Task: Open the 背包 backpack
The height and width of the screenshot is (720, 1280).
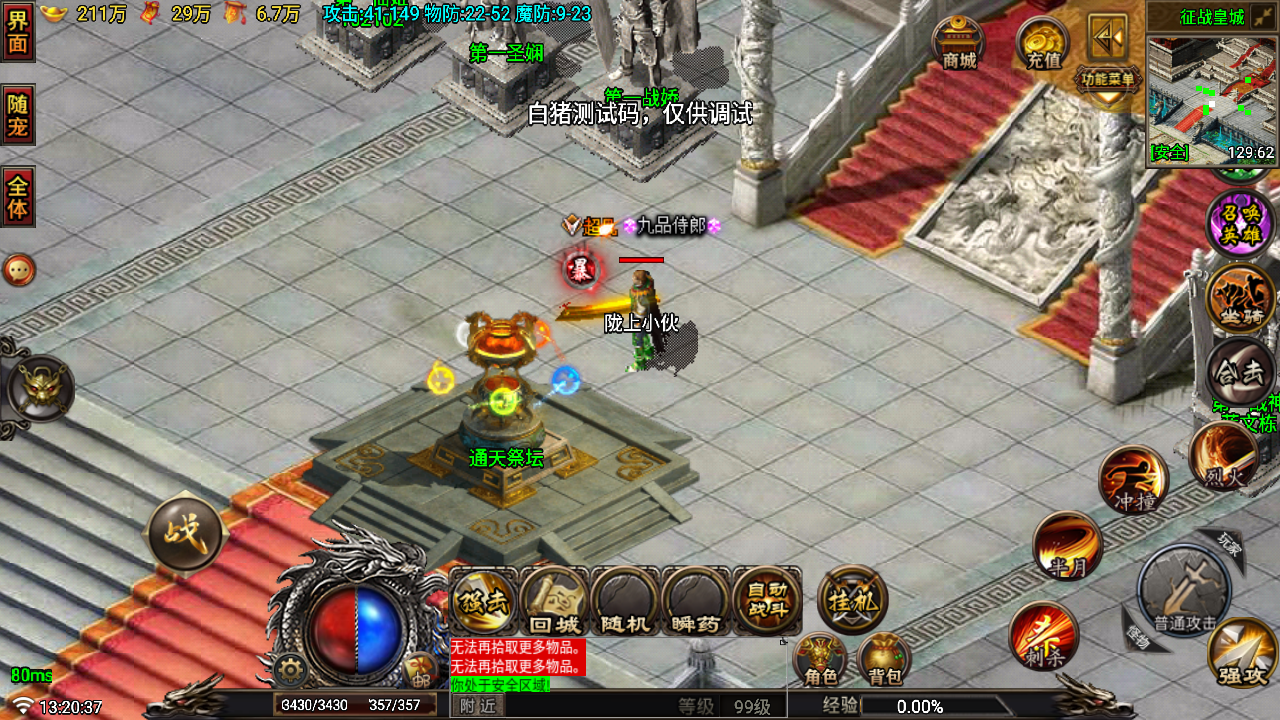Action: [x=884, y=660]
